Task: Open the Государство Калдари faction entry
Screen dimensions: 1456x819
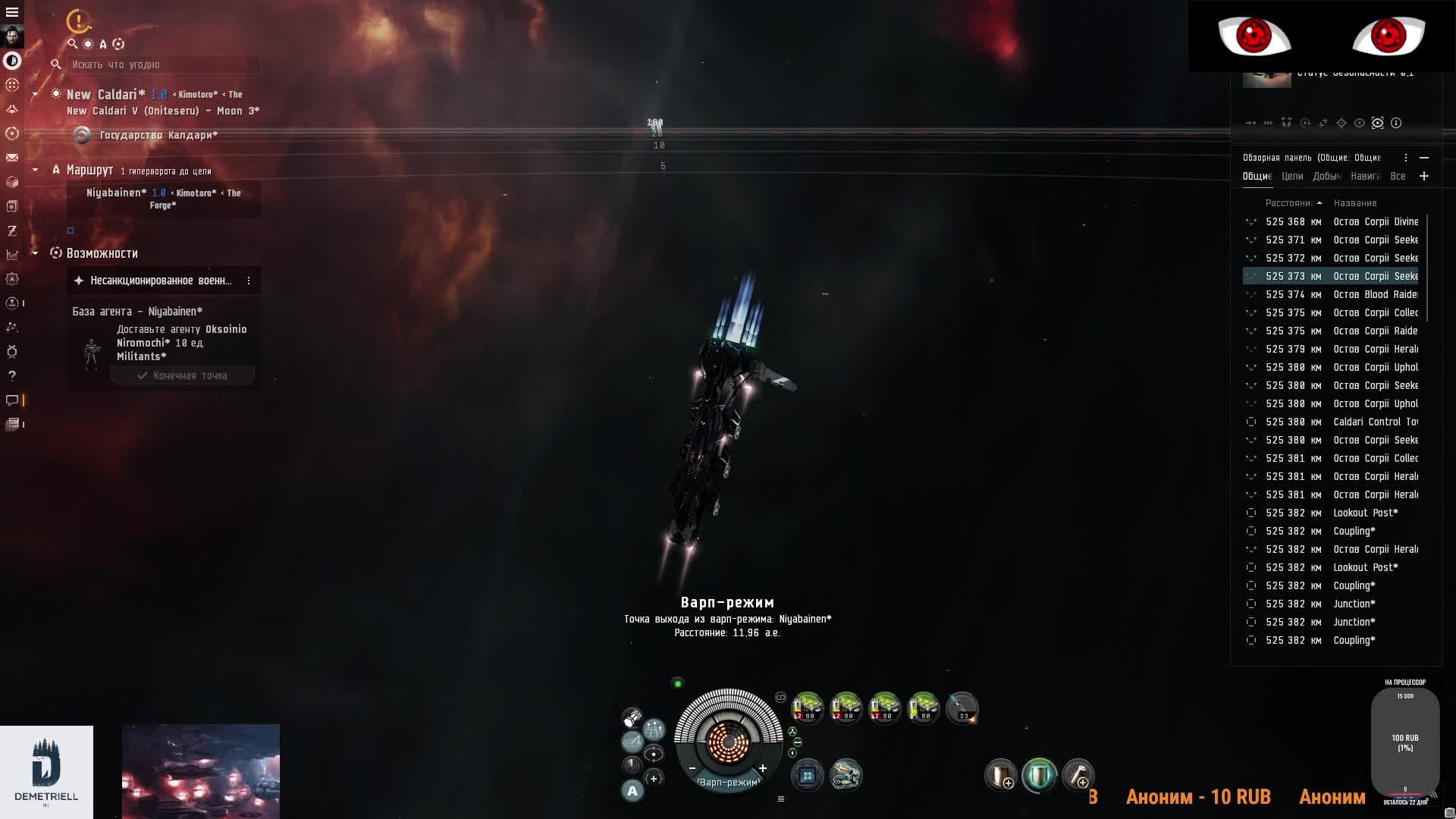Action: point(158,136)
